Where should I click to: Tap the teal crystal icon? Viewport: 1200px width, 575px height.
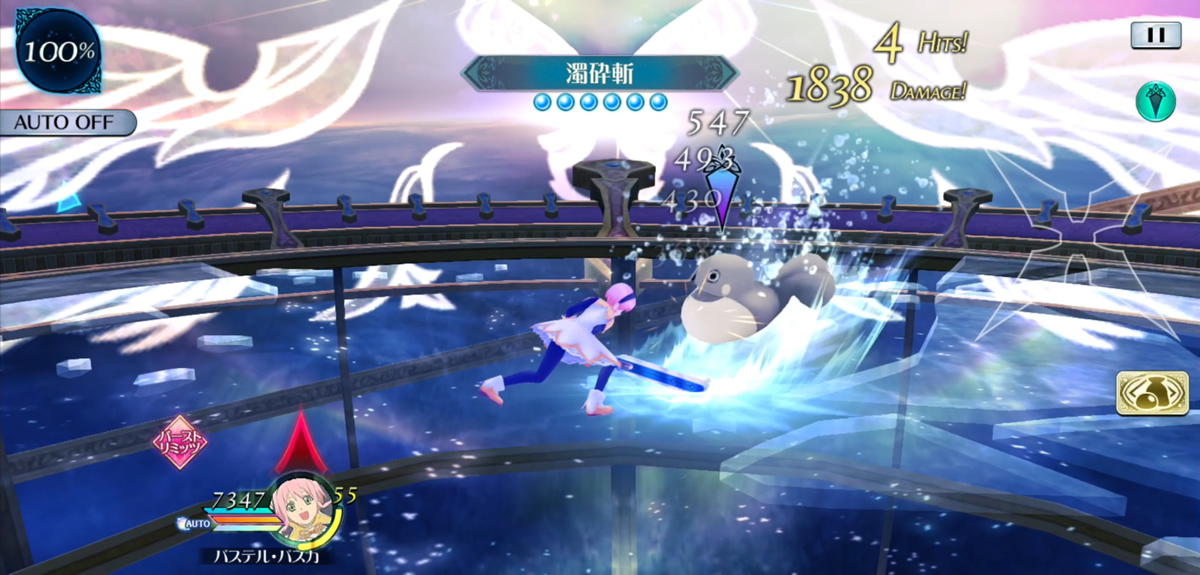[x=1155, y=101]
